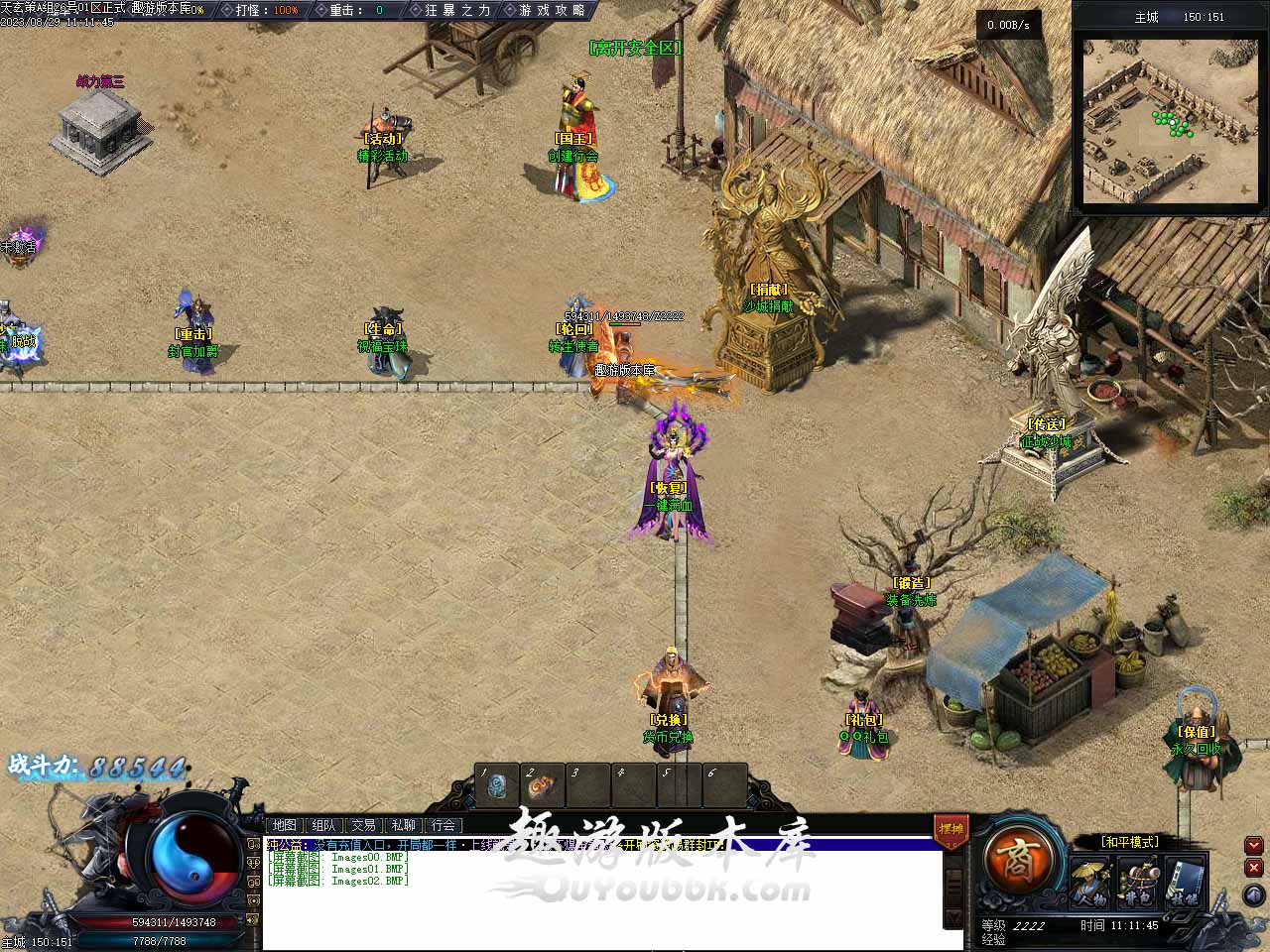
Task: Open the 行会 guild tab
Action: click(x=444, y=825)
